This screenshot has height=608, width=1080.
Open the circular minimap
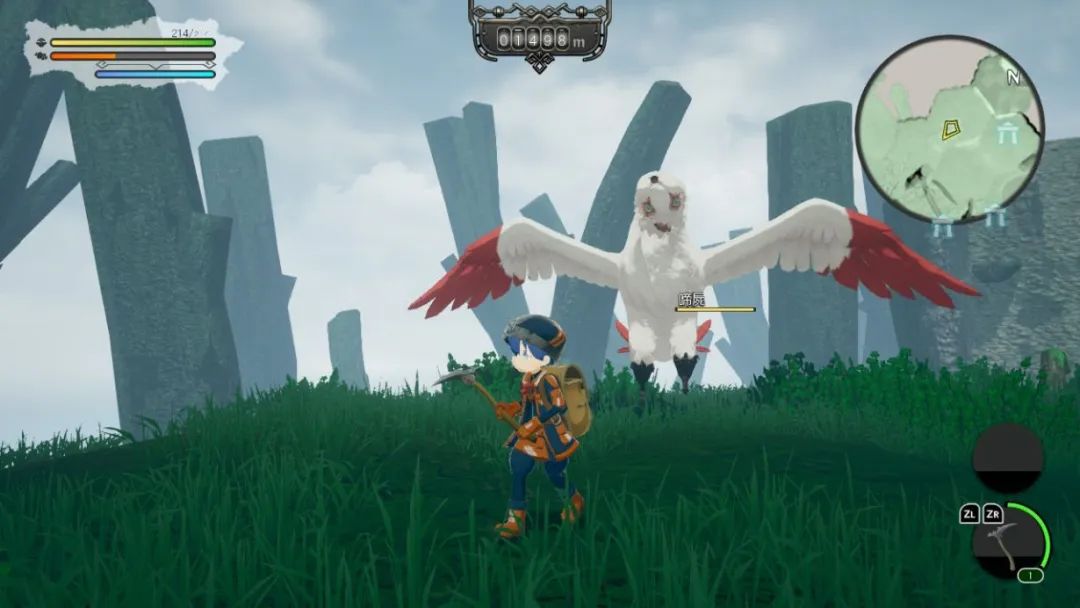pyautogui.click(x=949, y=129)
